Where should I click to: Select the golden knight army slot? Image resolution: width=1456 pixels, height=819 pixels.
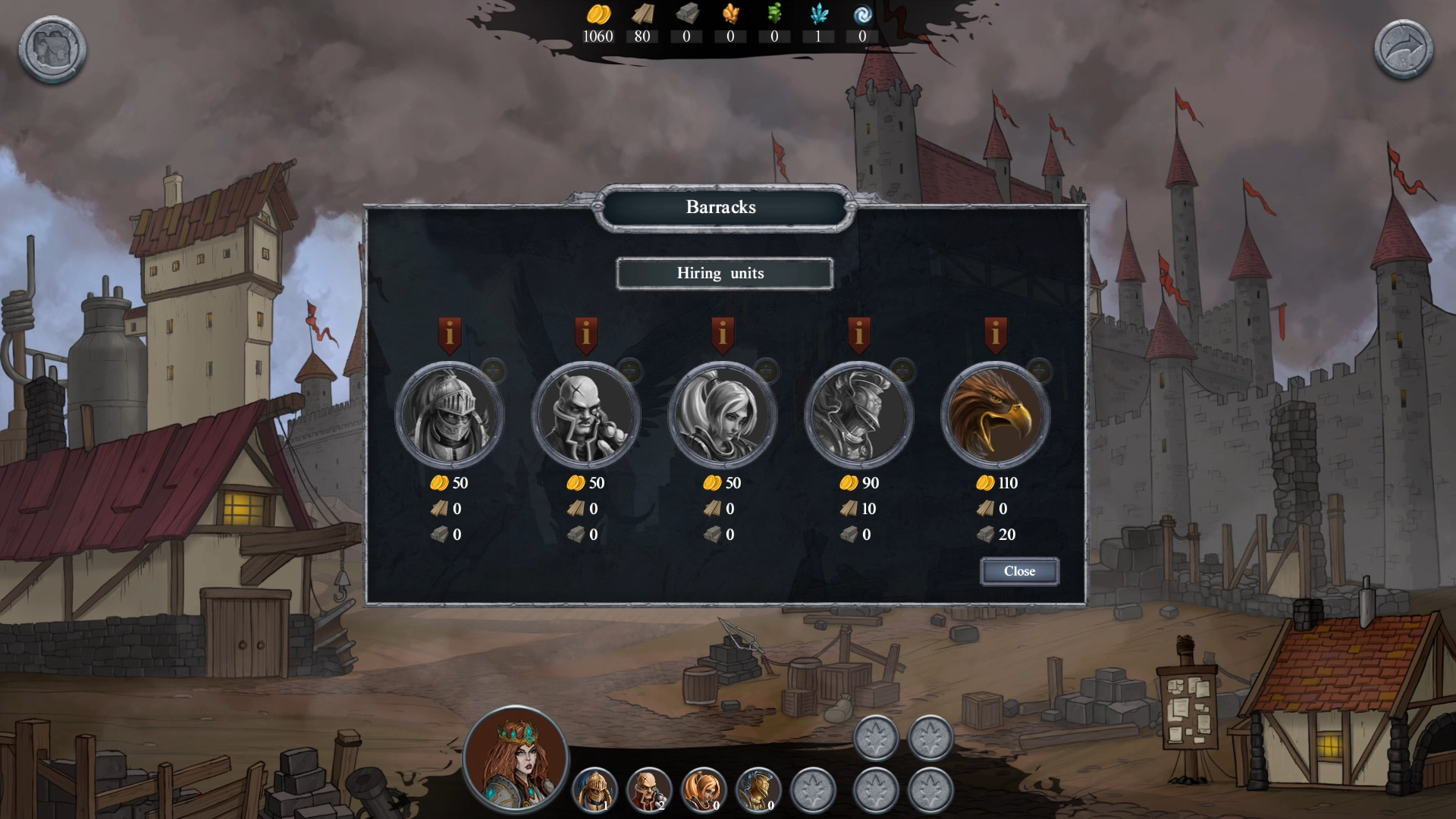tap(595, 789)
